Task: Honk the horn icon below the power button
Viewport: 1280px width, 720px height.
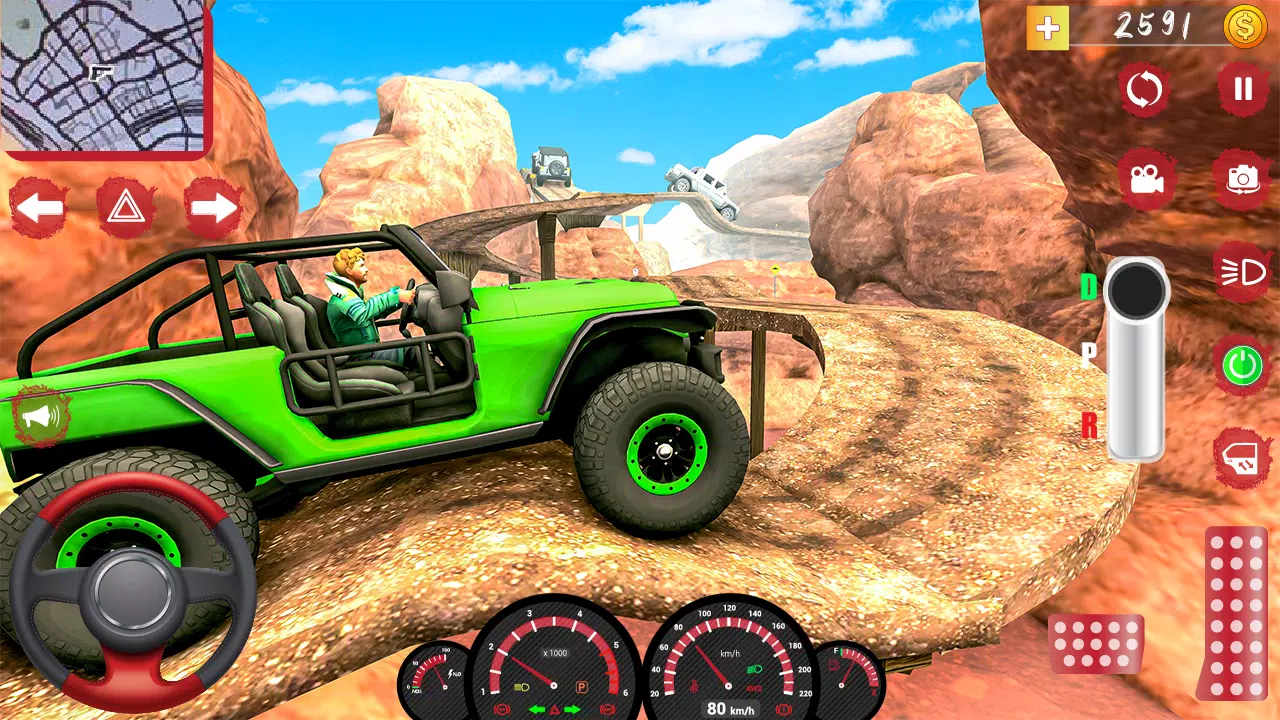Action: (1243, 456)
